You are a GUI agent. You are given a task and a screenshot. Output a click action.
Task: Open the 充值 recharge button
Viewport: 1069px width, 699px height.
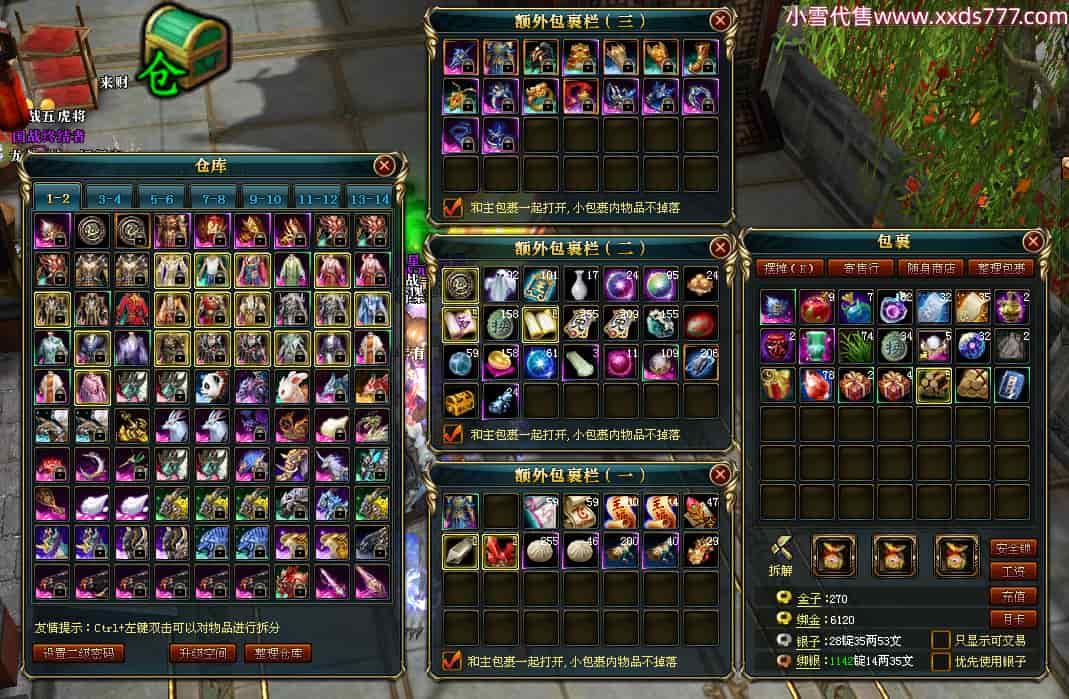click(x=1012, y=595)
